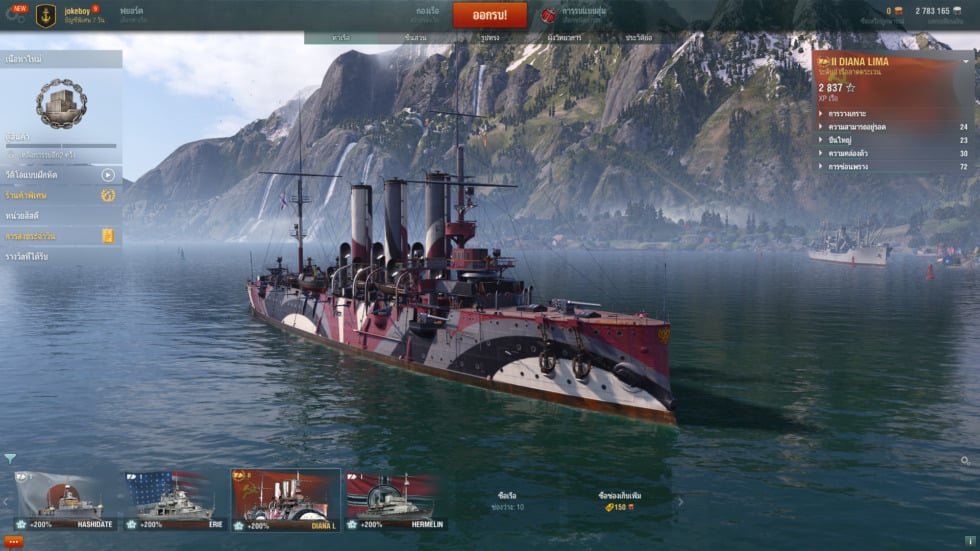Choose the Diana L ship card

(285, 499)
